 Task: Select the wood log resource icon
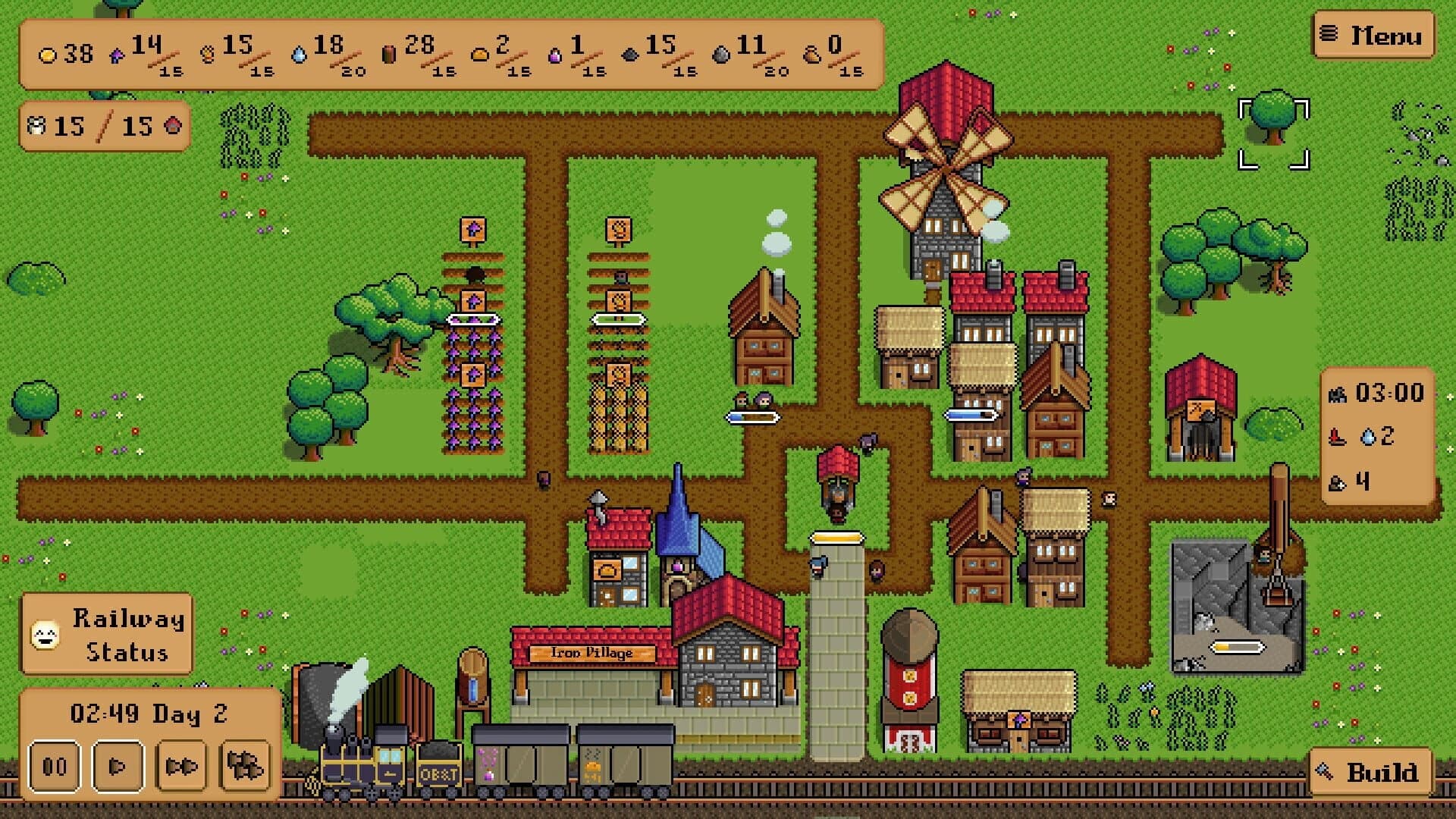[x=390, y=53]
